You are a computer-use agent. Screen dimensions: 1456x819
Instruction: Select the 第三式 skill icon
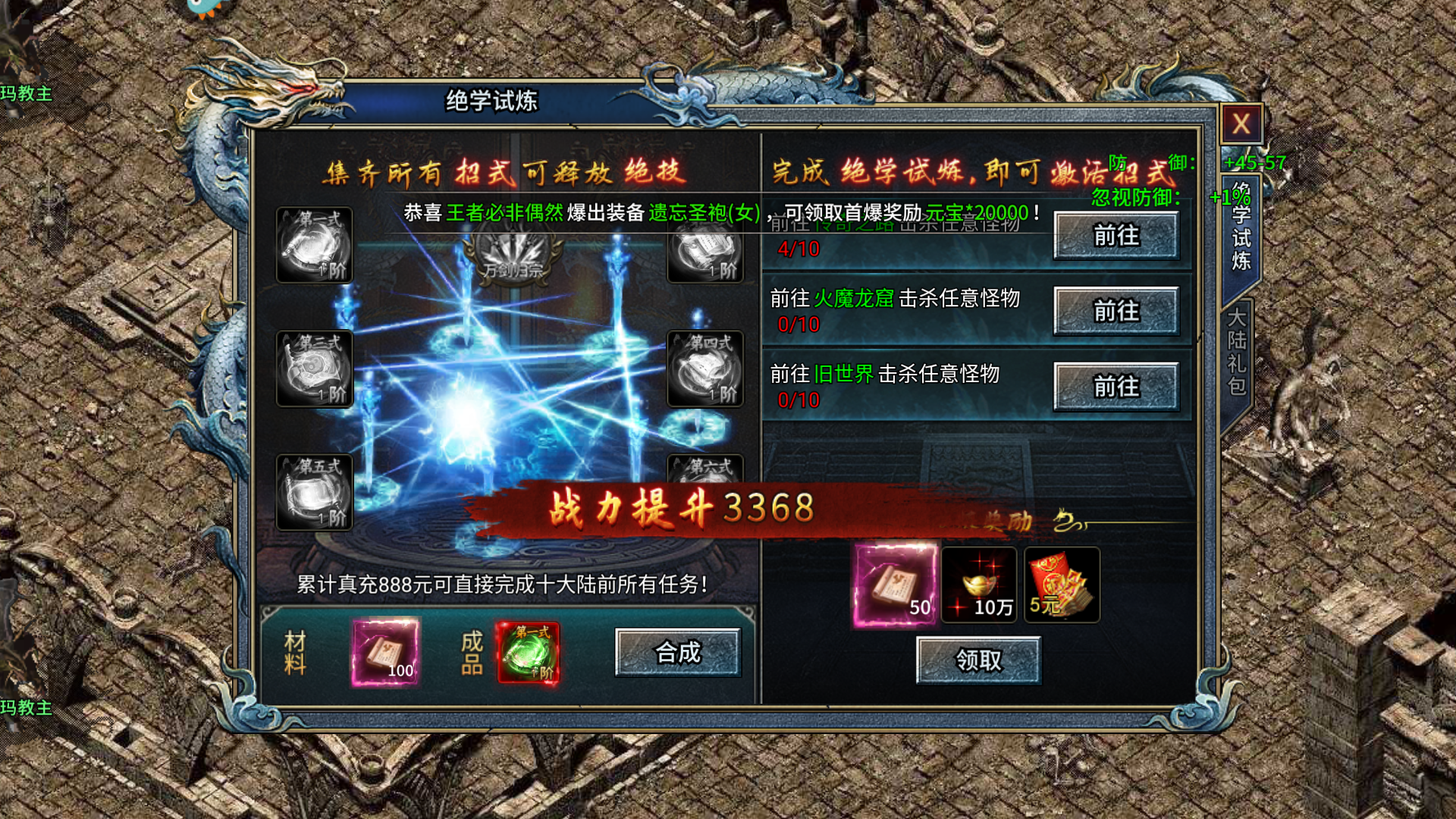313,369
